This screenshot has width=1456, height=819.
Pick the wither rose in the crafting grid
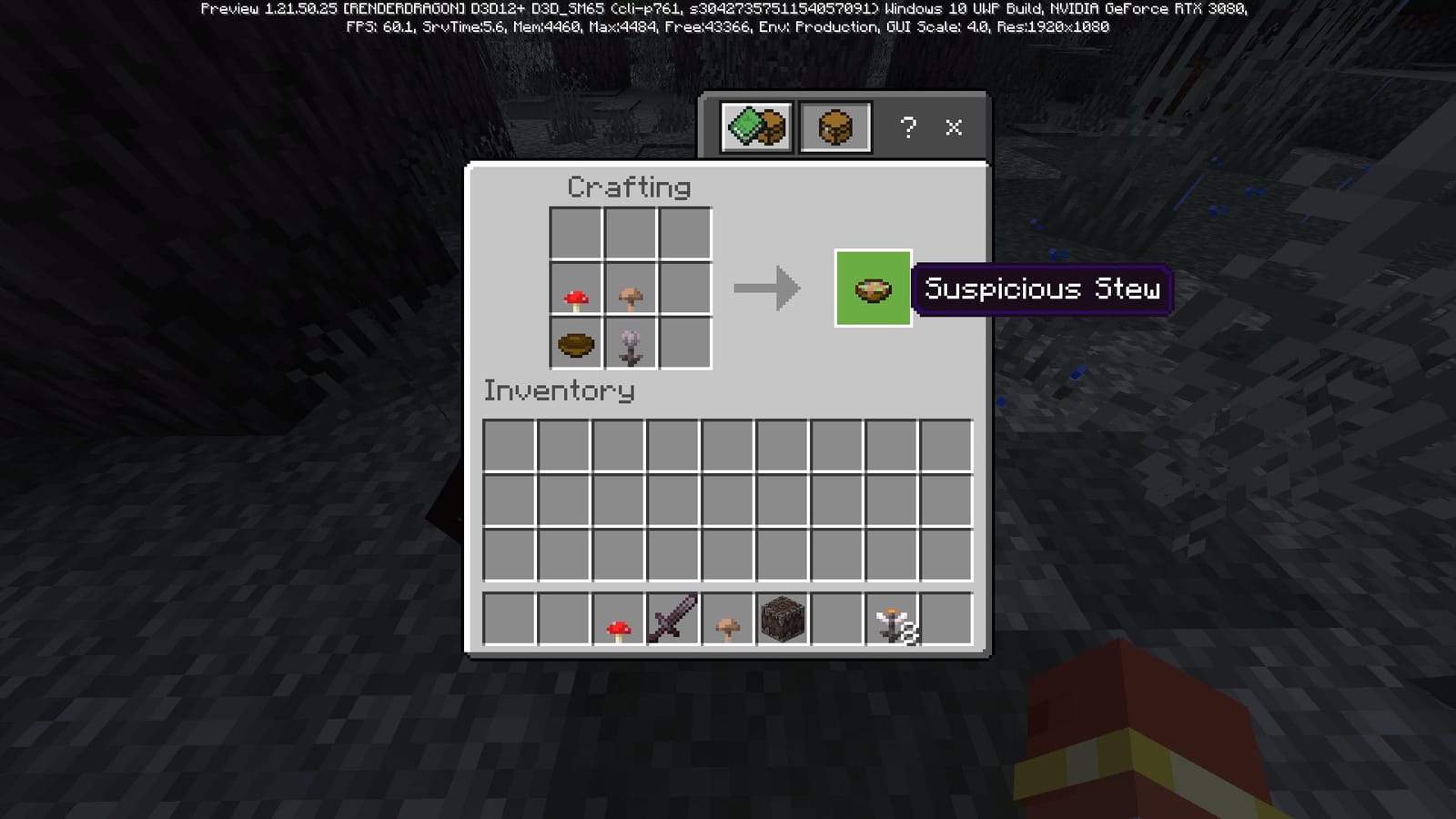pos(630,345)
